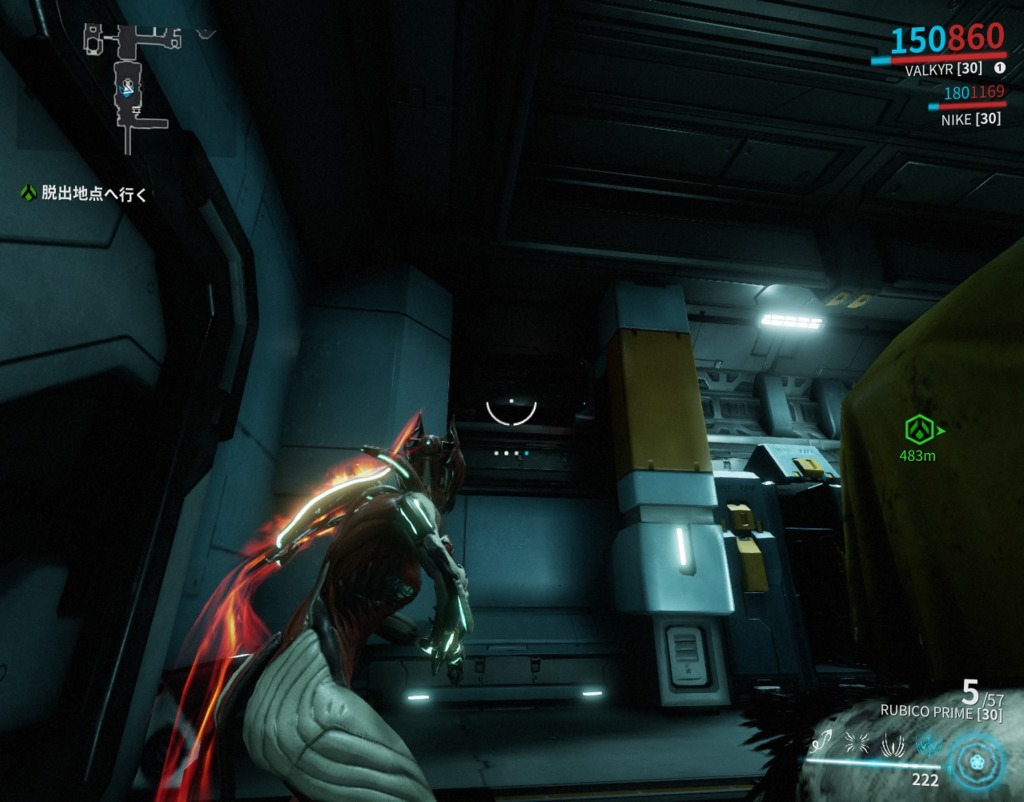Click the green extraction waypoint marker
This screenshot has width=1024, height=802.
pyautogui.click(x=920, y=430)
